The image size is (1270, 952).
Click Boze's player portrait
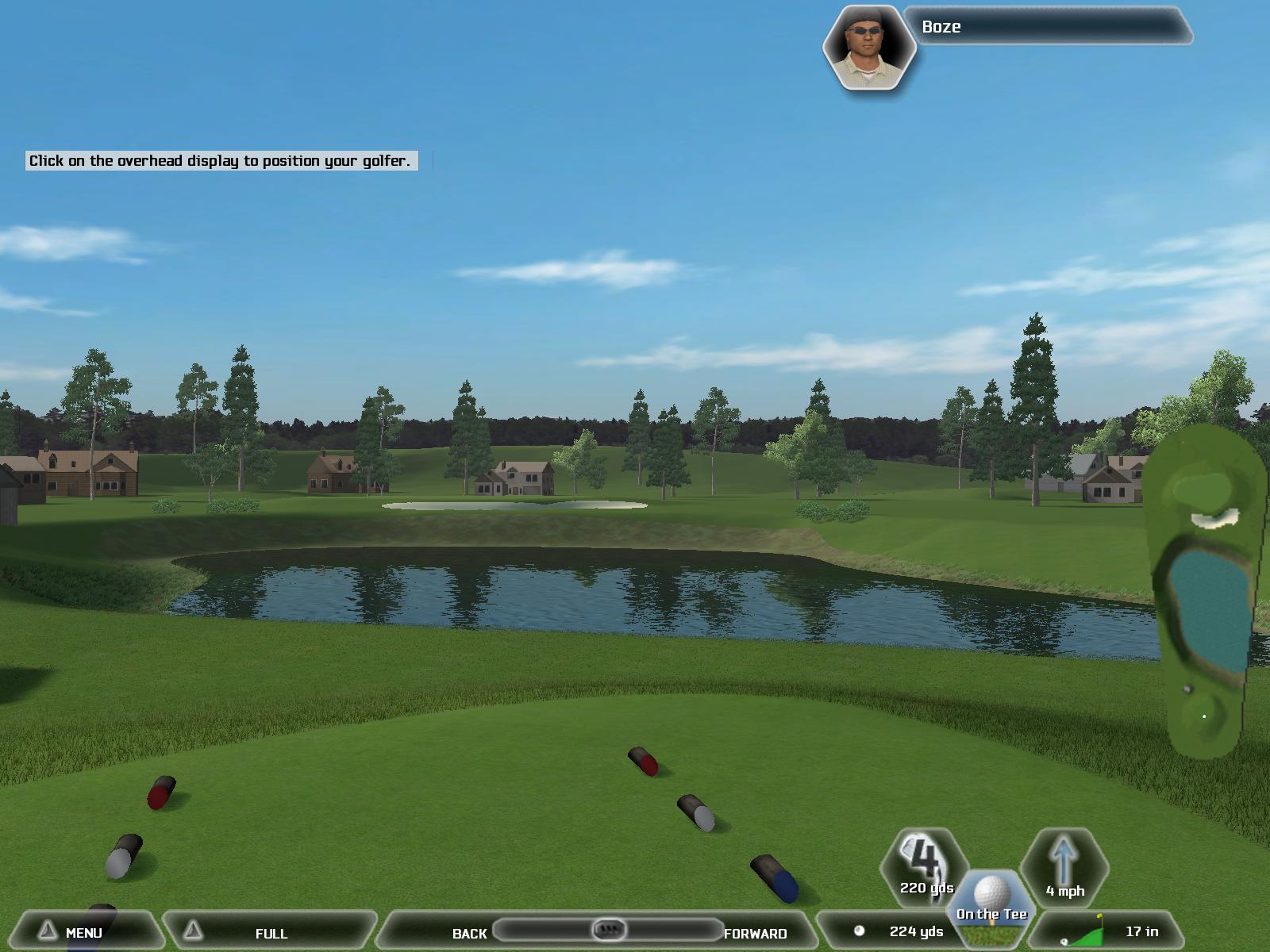pyautogui.click(x=869, y=48)
